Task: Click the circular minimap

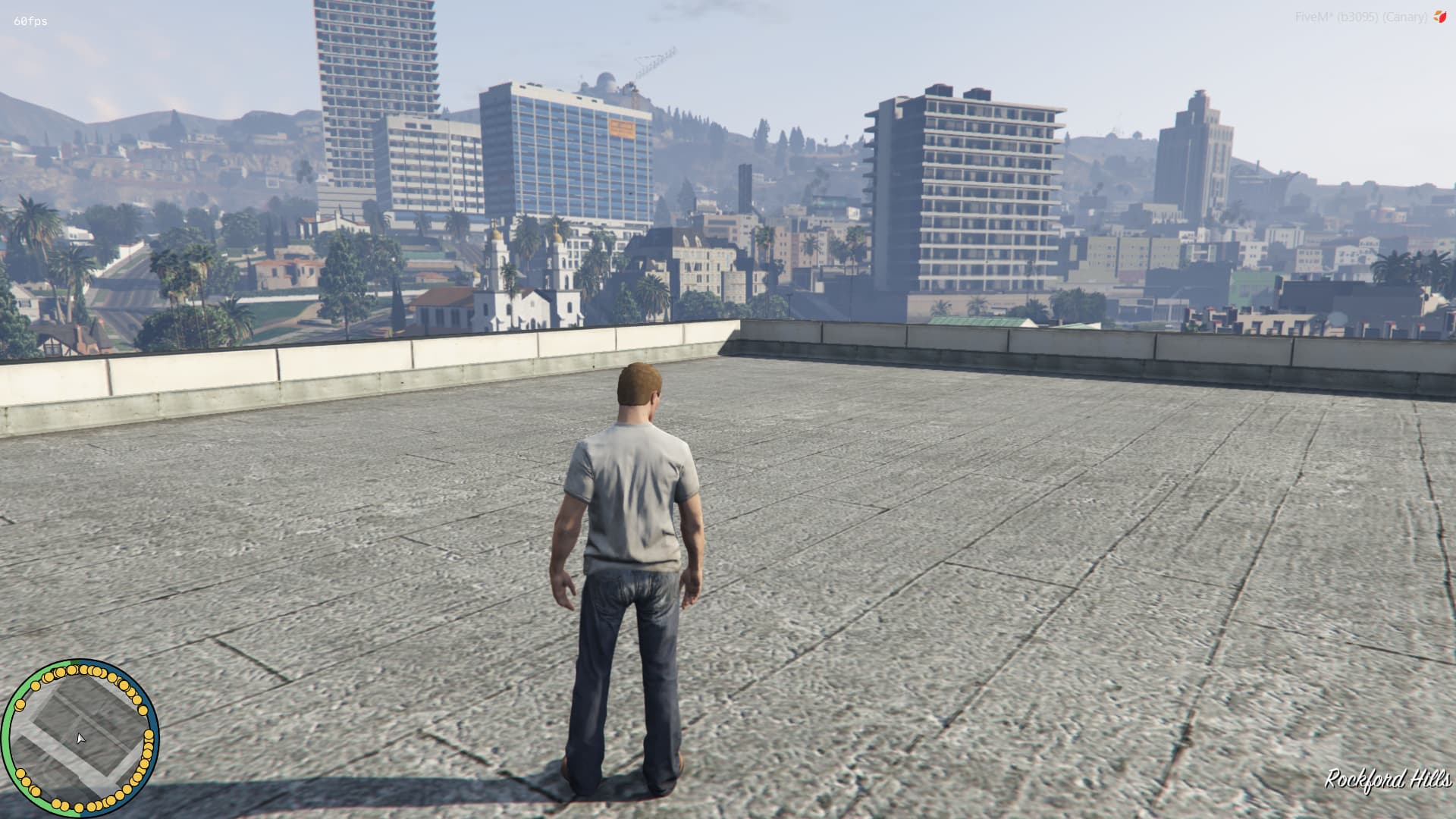Action: tap(80, 737)
